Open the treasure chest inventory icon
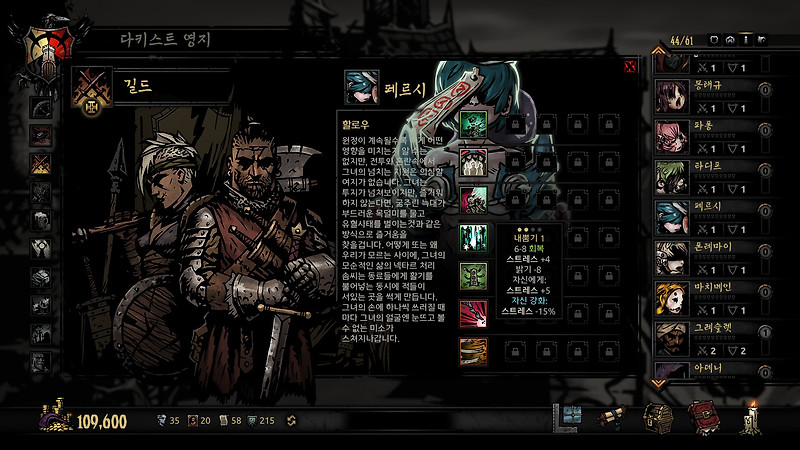The height and width of the screenshot is (450, 800). point(656,417)
